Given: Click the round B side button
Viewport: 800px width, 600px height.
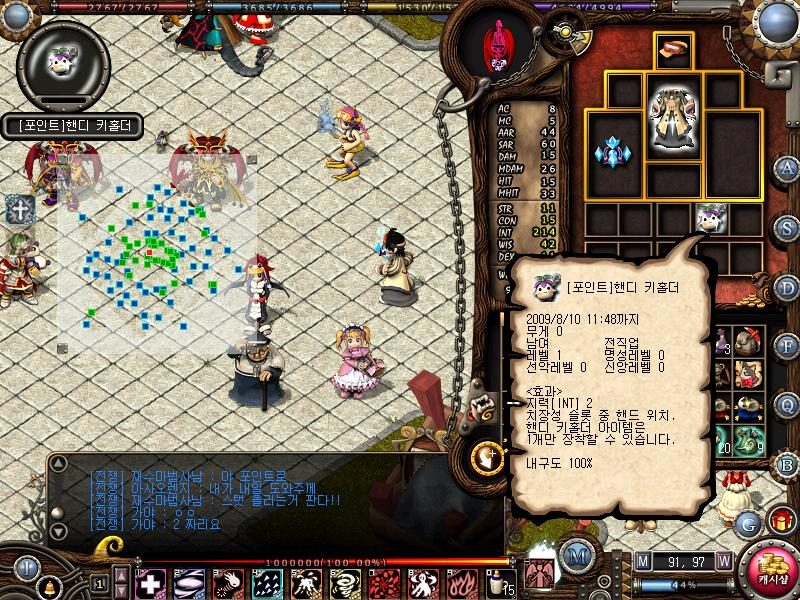Looking at the screenshot, I should tap(787, 464).
